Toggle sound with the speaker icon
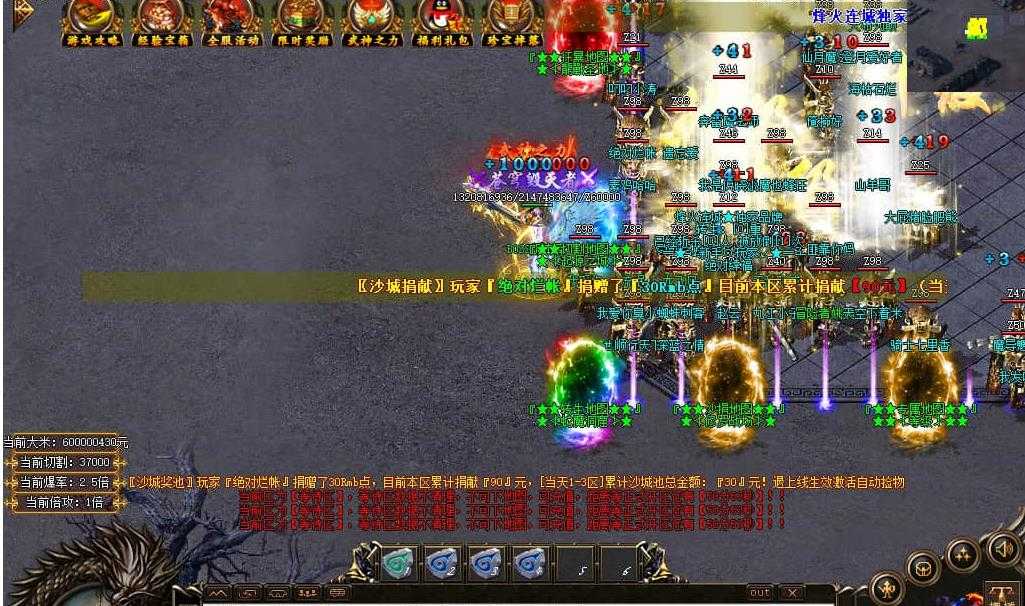 coord(1003,549)
